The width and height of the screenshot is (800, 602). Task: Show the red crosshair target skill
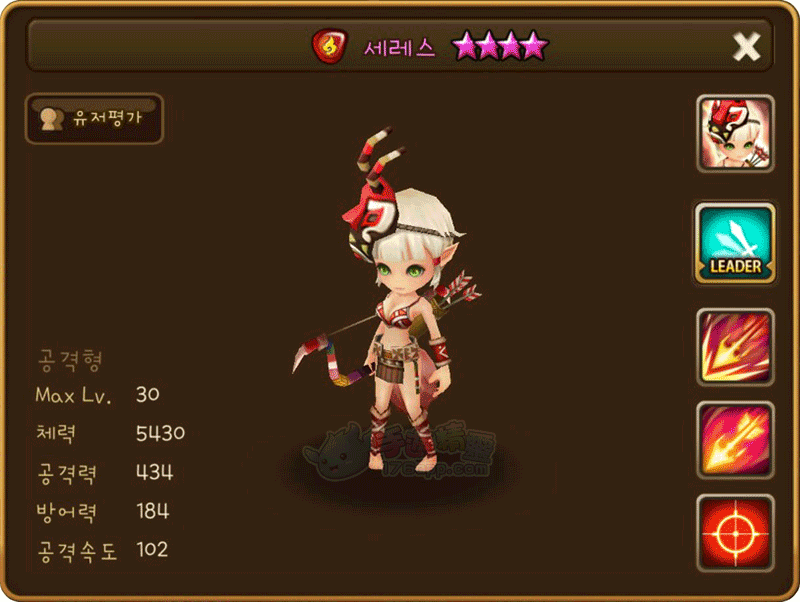pos(735,532)
